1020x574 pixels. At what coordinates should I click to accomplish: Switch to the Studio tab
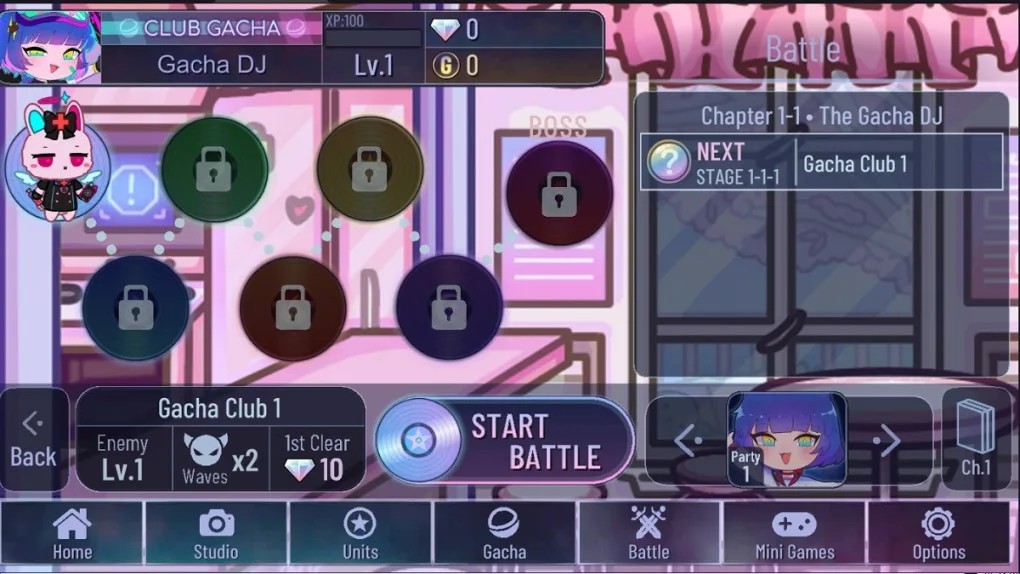(x=216, y=533)
